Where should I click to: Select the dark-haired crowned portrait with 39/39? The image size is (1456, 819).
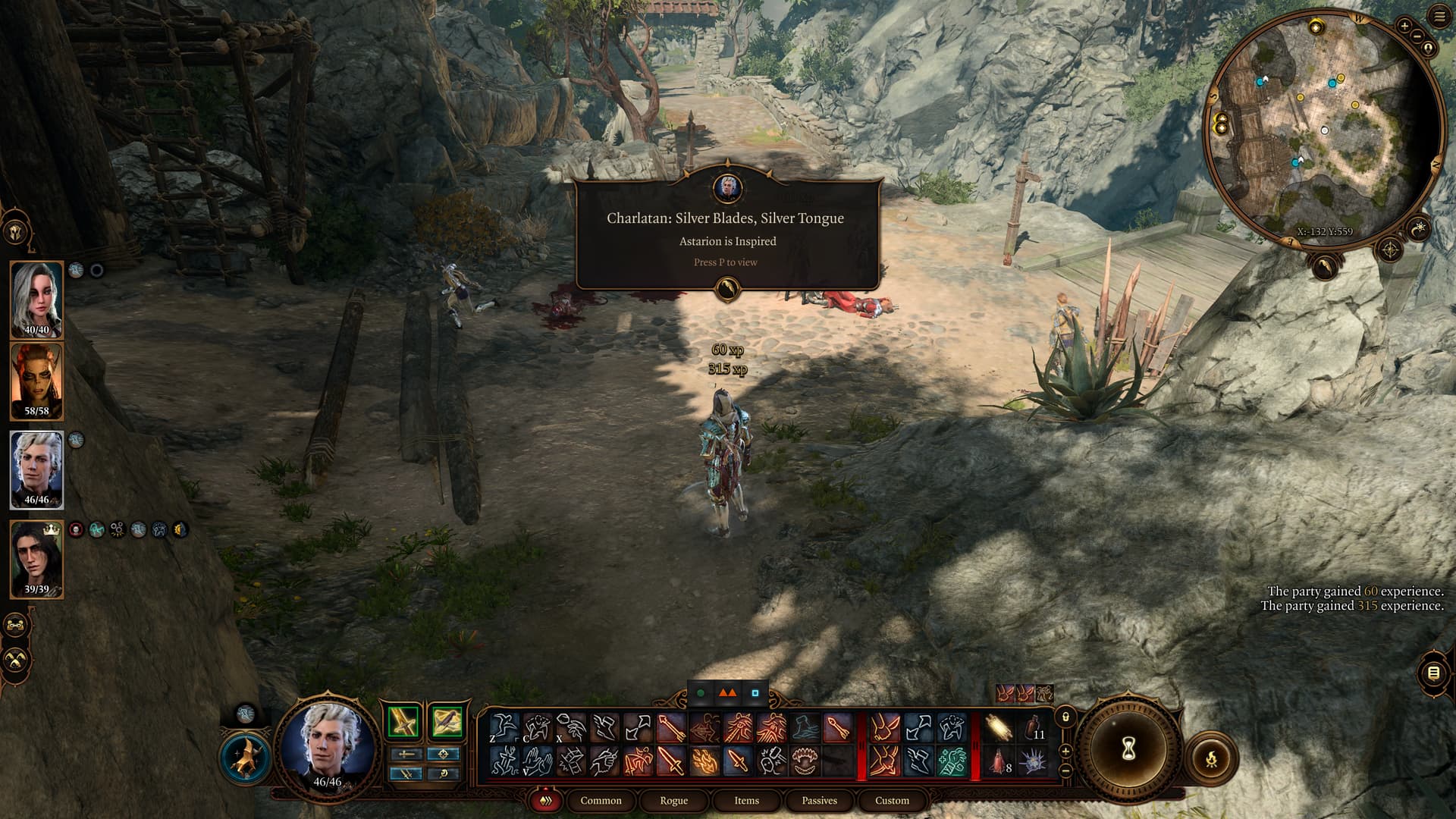click(36, 559)
